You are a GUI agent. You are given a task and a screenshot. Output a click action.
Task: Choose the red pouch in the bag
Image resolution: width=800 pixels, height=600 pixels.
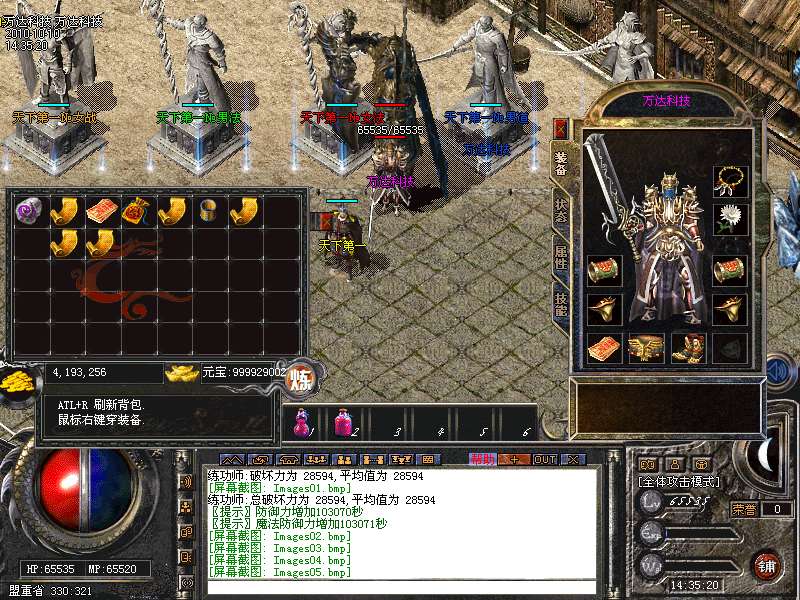tap(136, 212)
